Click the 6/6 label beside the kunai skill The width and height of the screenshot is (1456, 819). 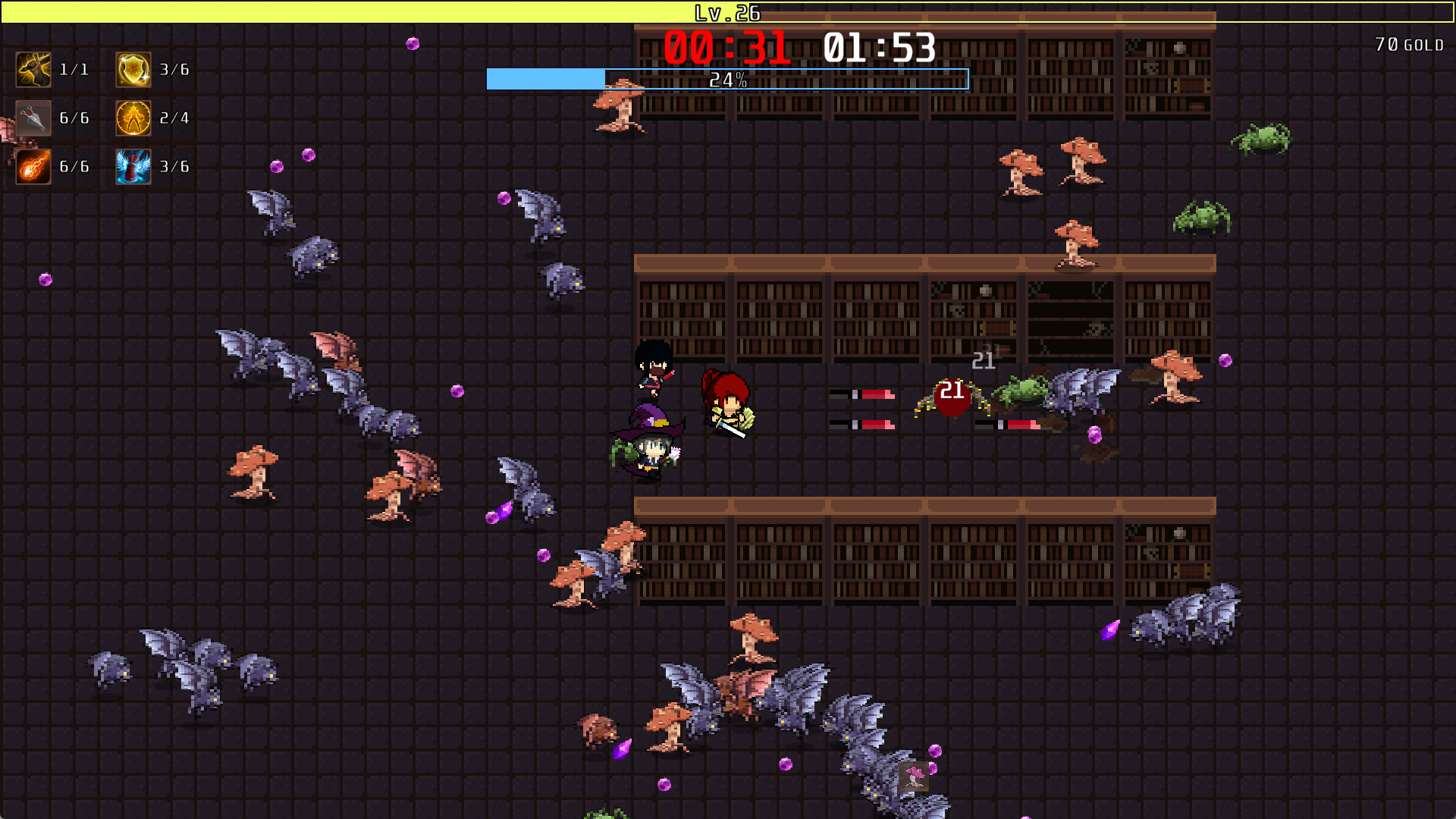[x=74, y=118]
